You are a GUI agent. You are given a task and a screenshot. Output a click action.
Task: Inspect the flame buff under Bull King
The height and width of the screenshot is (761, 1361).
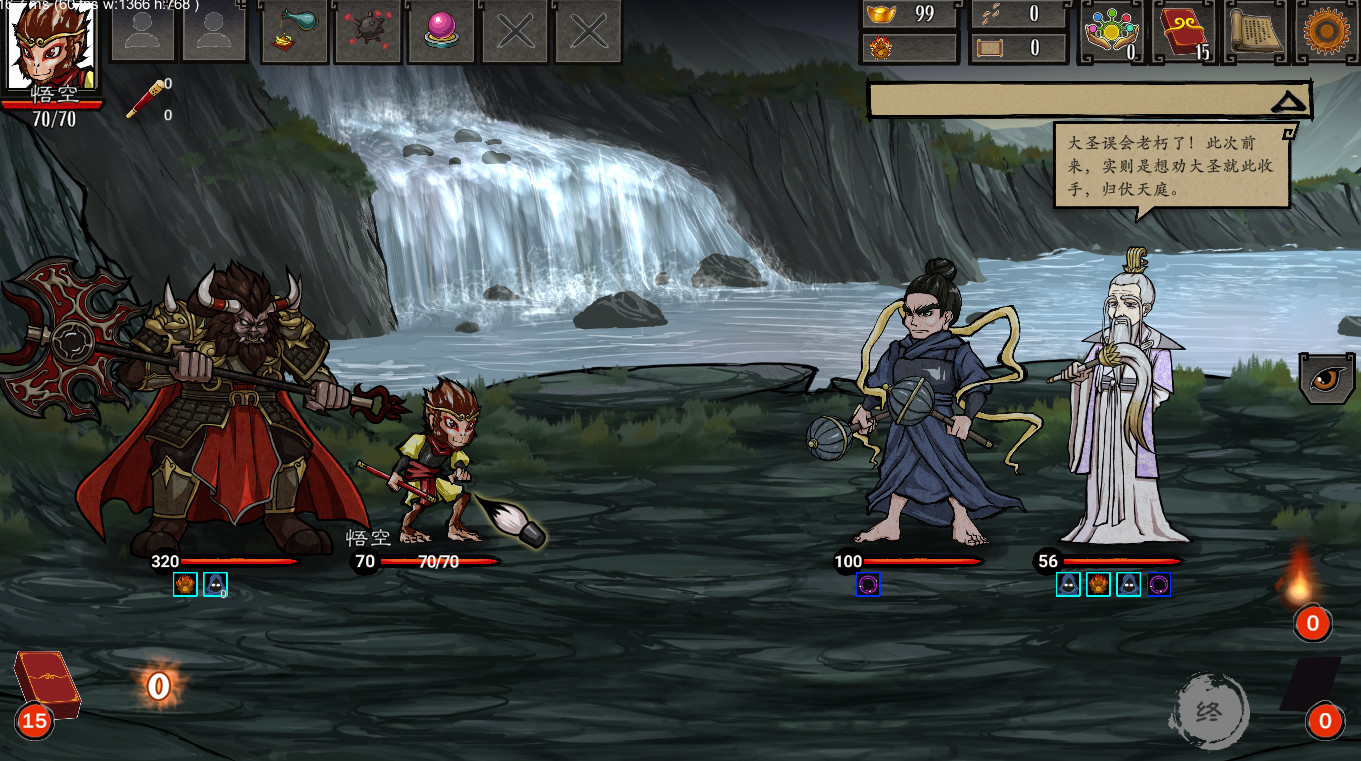tap(186, 584)
